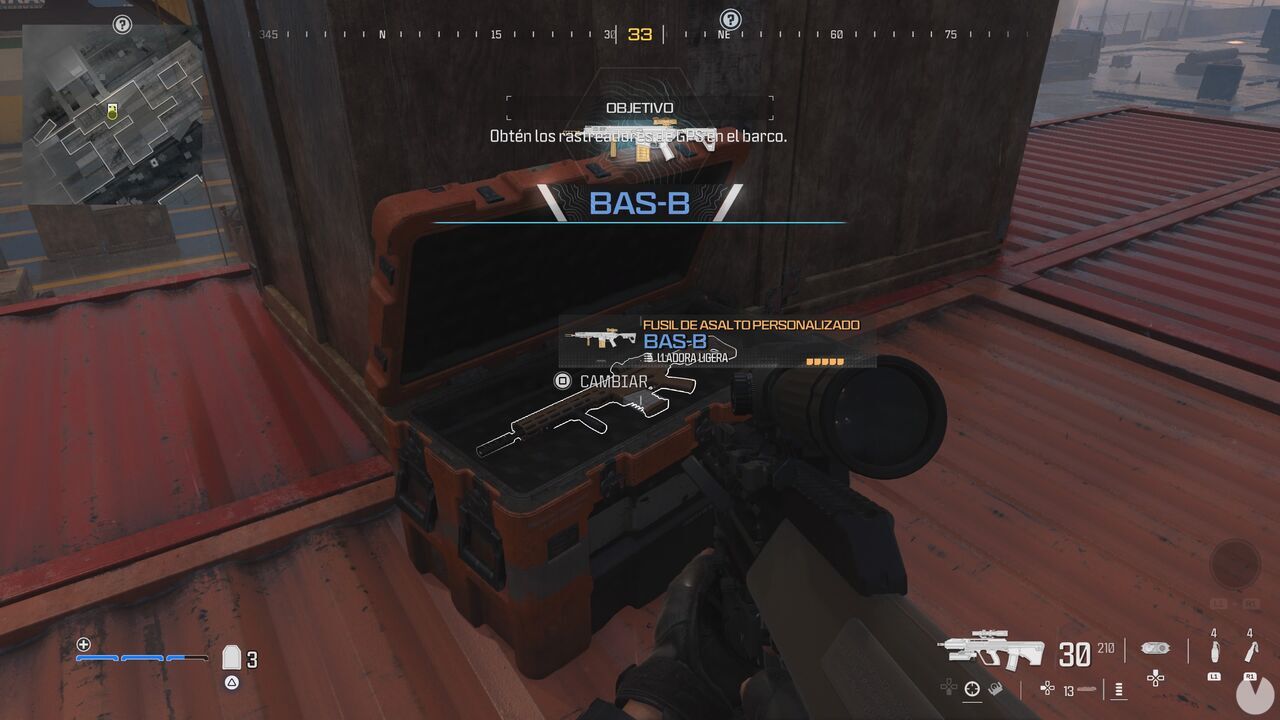Click the crown killstreak icon at bottom left of weapon panel
The height and width of the screenshot is (720, 1280).
994,688
